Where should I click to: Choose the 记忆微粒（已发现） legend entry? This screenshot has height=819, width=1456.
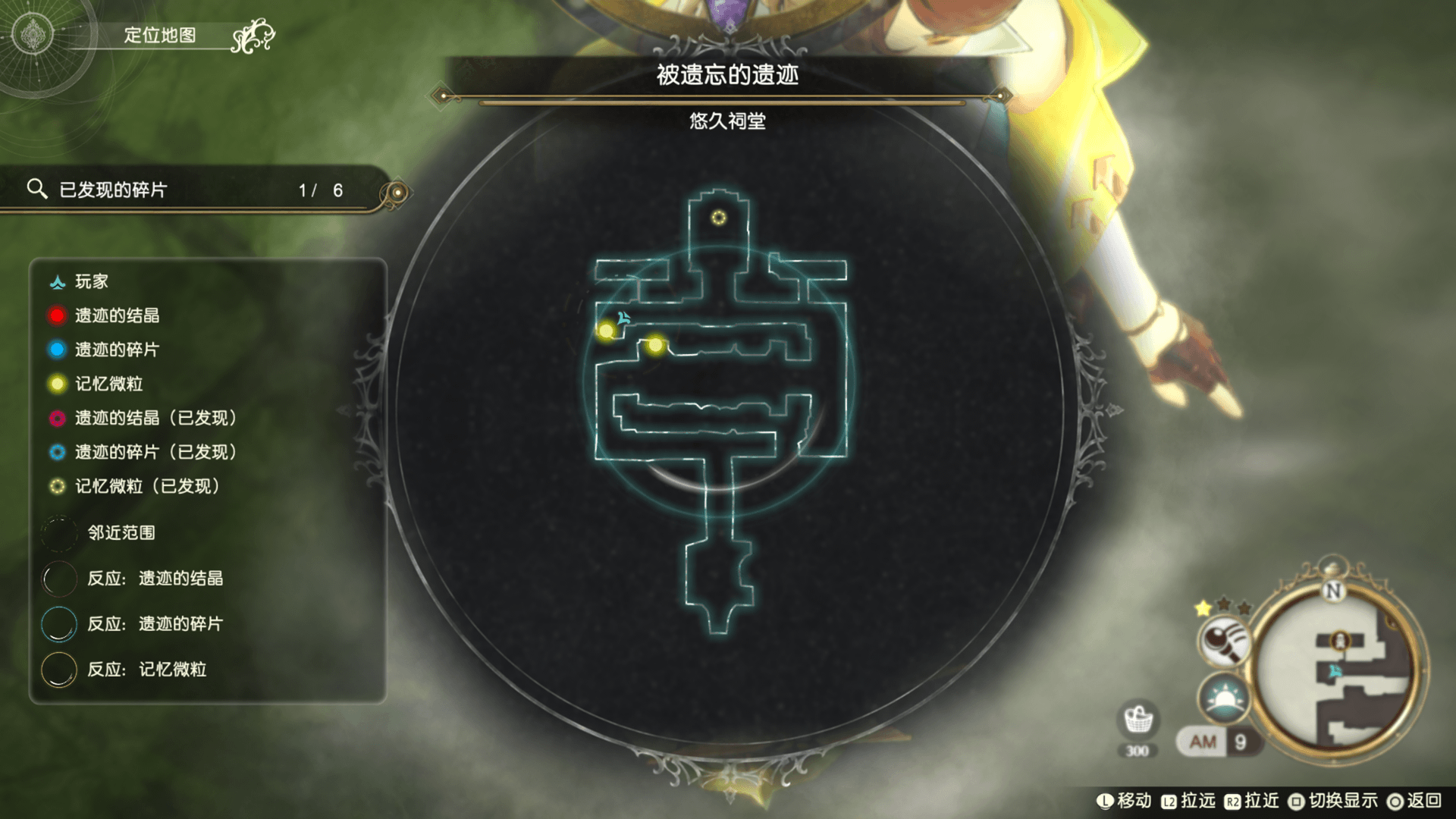(146, 486)
